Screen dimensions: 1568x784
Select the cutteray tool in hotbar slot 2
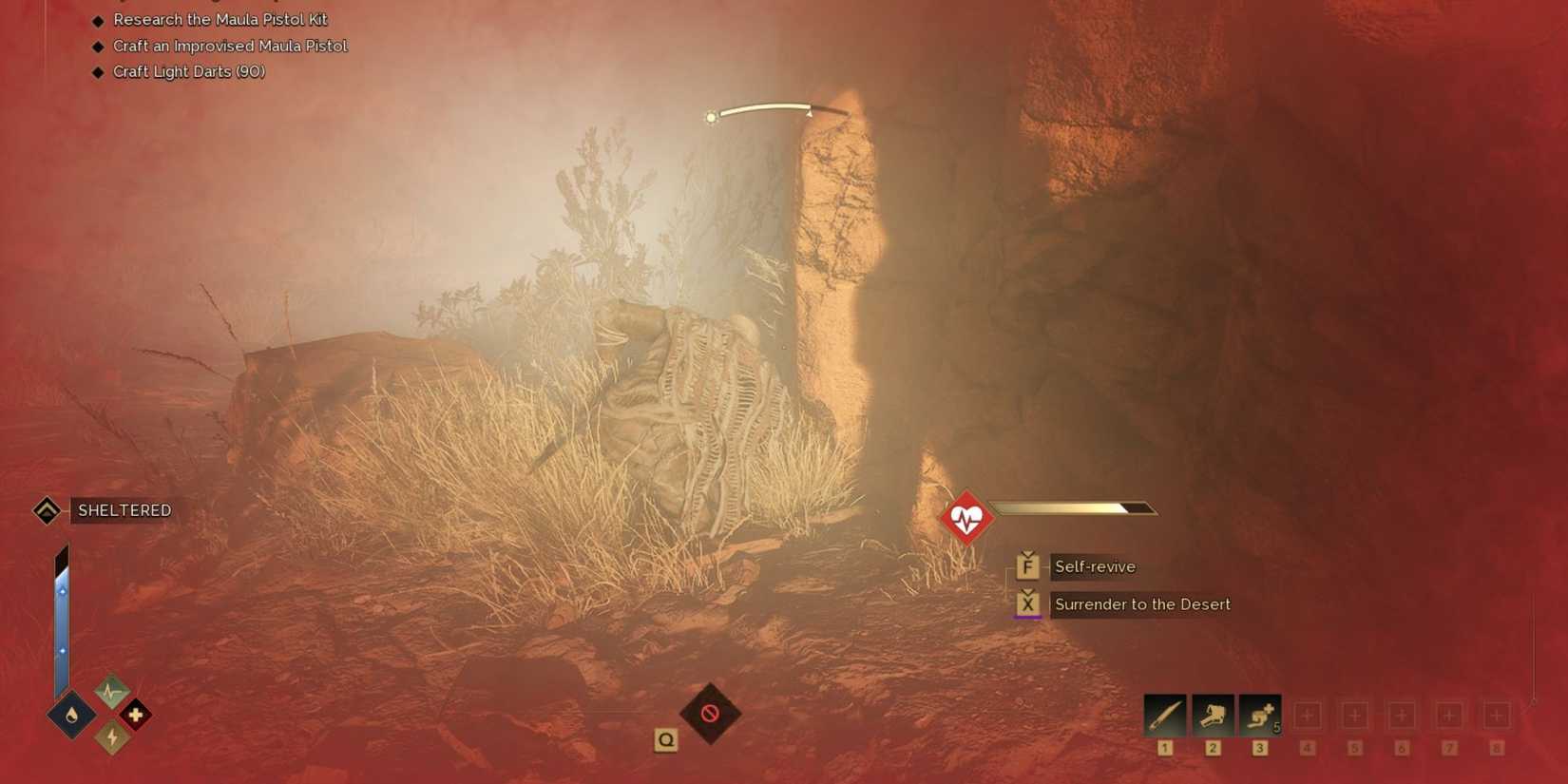pyautogui.click(x=1212, y=714)
